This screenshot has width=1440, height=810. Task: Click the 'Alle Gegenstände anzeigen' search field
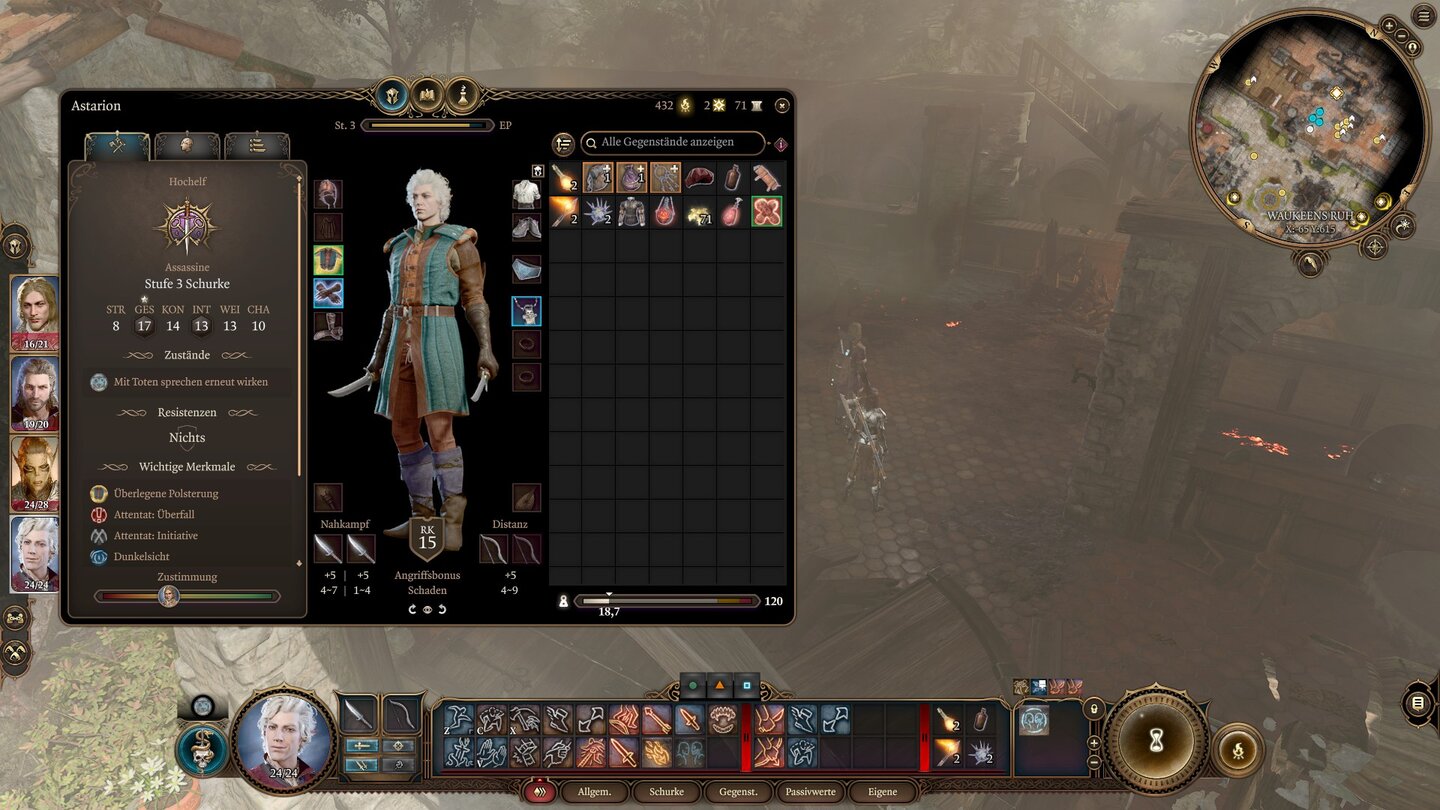(674, 143)
